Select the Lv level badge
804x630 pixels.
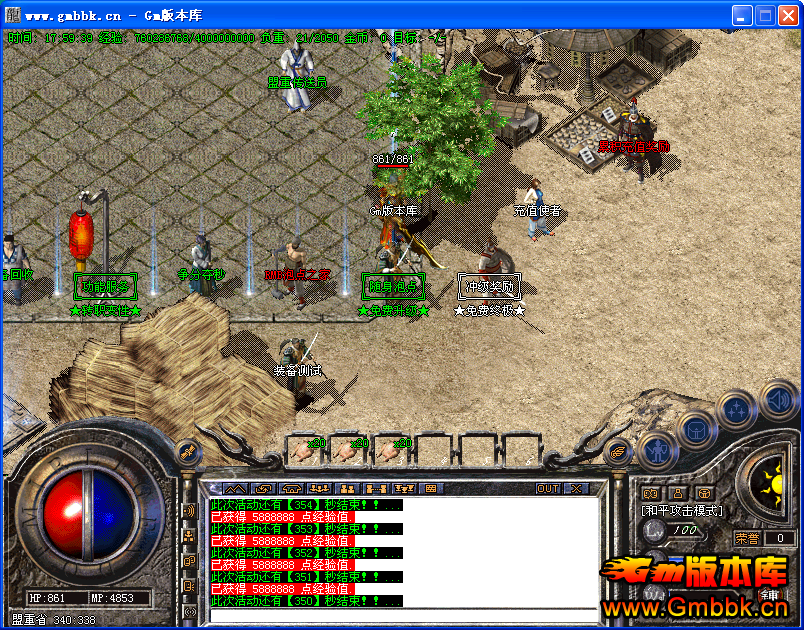pyautogui.click(x=655, y=532)
